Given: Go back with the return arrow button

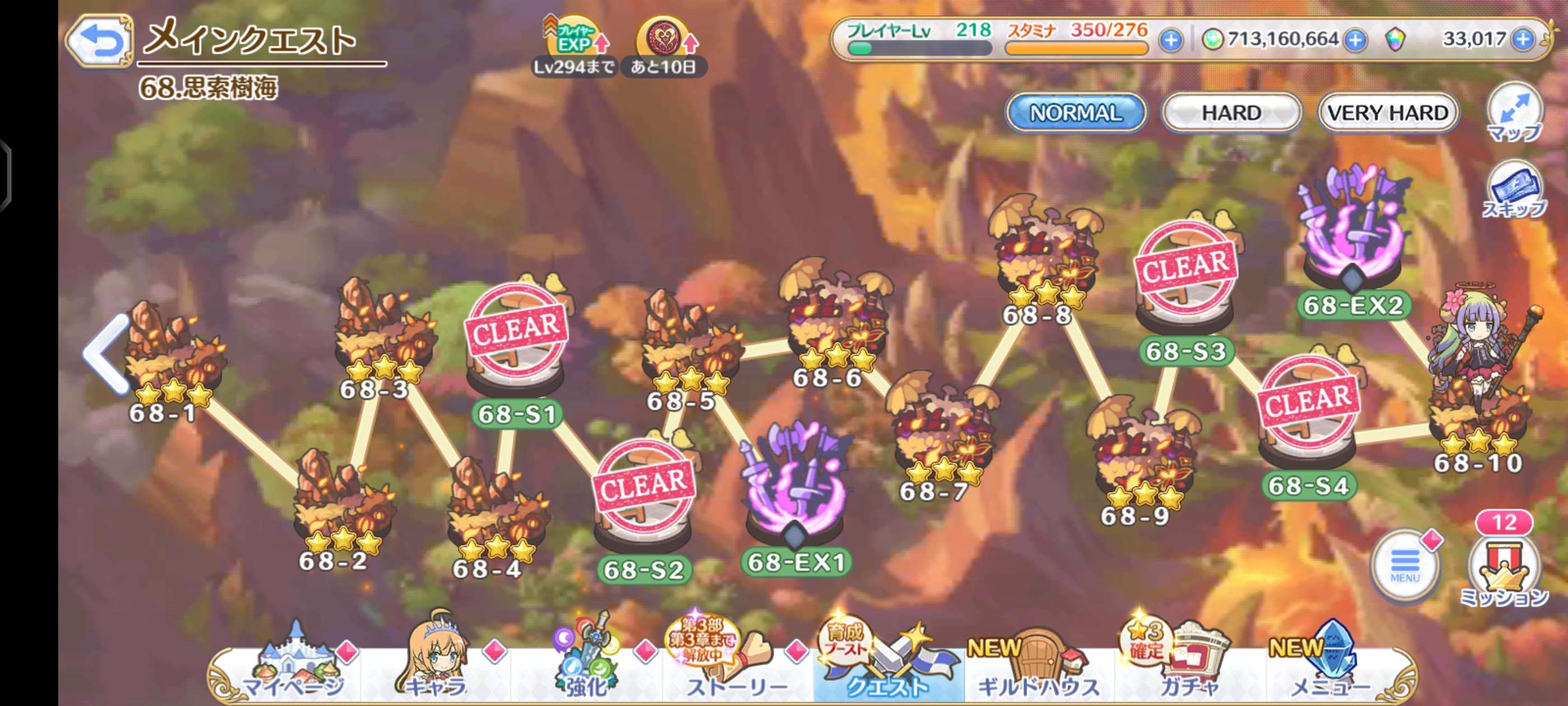Looking at the screenshot, I should pos(100,41).
